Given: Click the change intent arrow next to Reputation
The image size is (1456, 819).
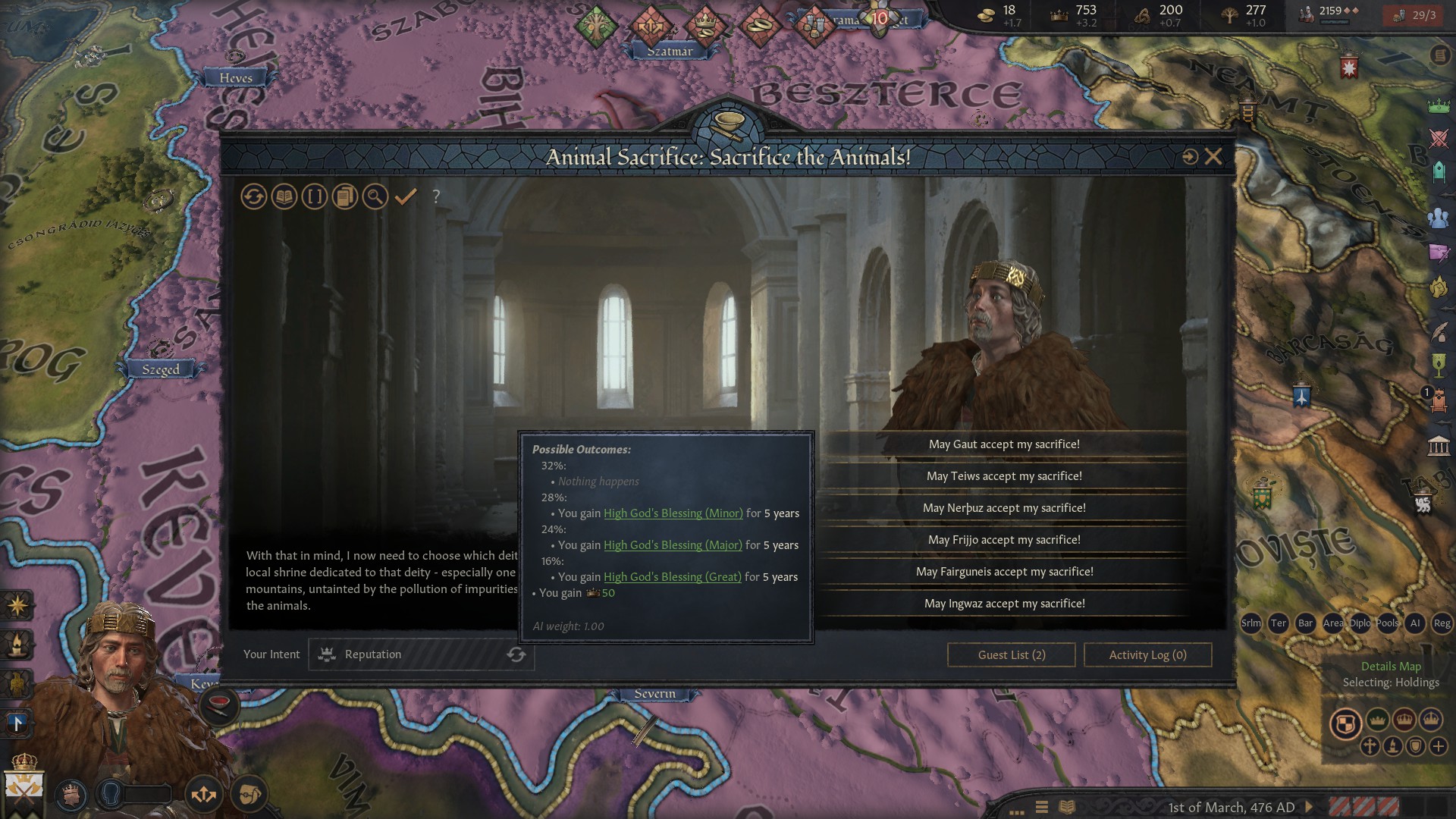Looking at the screenshot, I should [516, 654].
